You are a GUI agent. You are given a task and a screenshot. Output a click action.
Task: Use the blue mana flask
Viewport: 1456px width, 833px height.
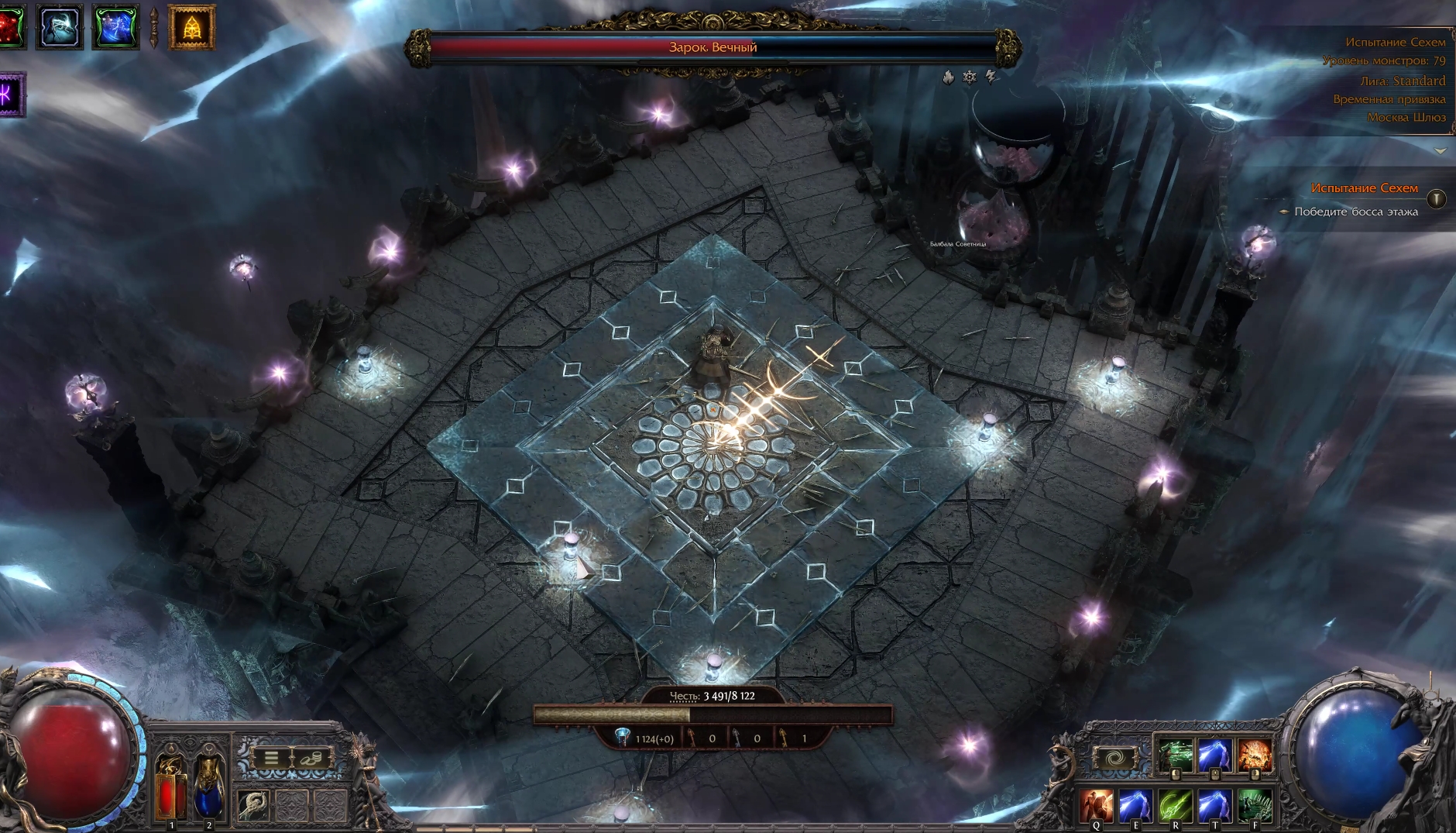(x=208, y=787)
